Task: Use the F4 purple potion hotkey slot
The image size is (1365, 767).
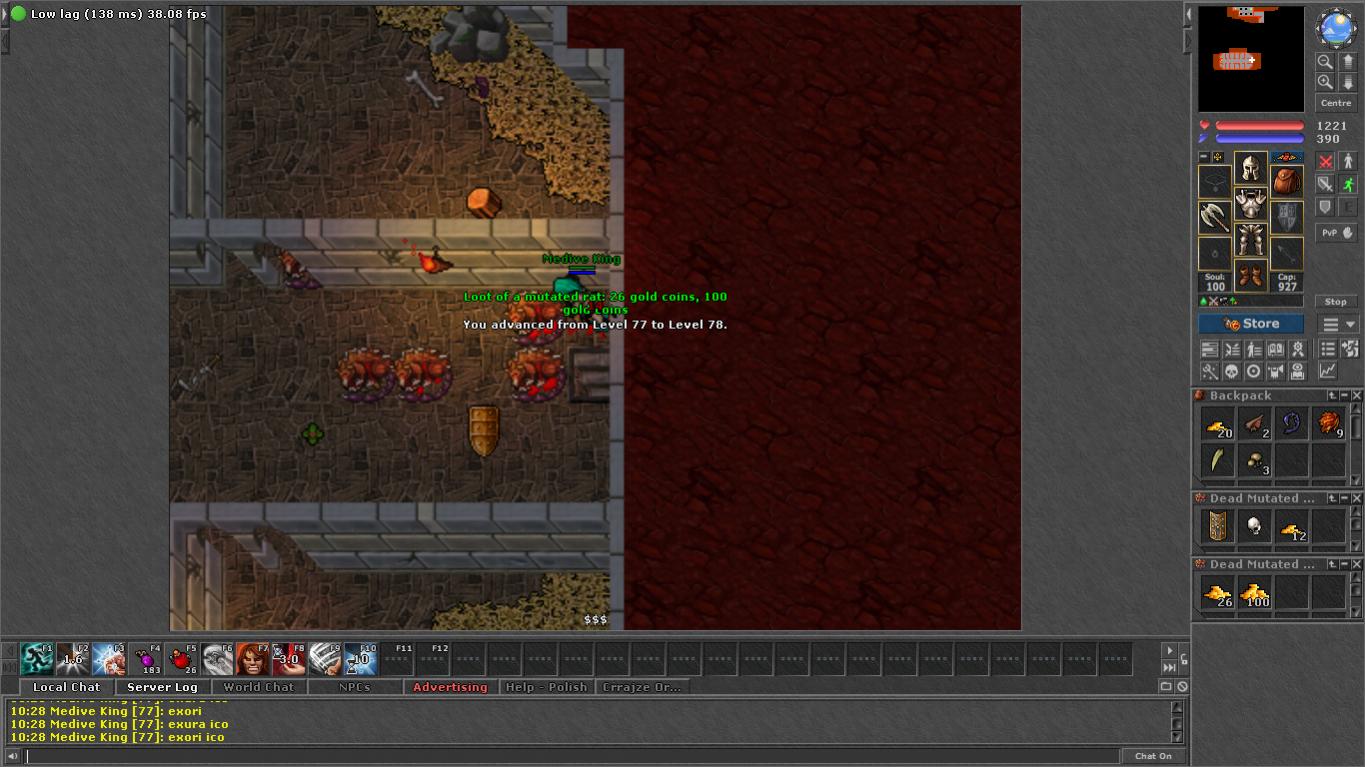Action: pyautogui.click(x=146, y=659)
